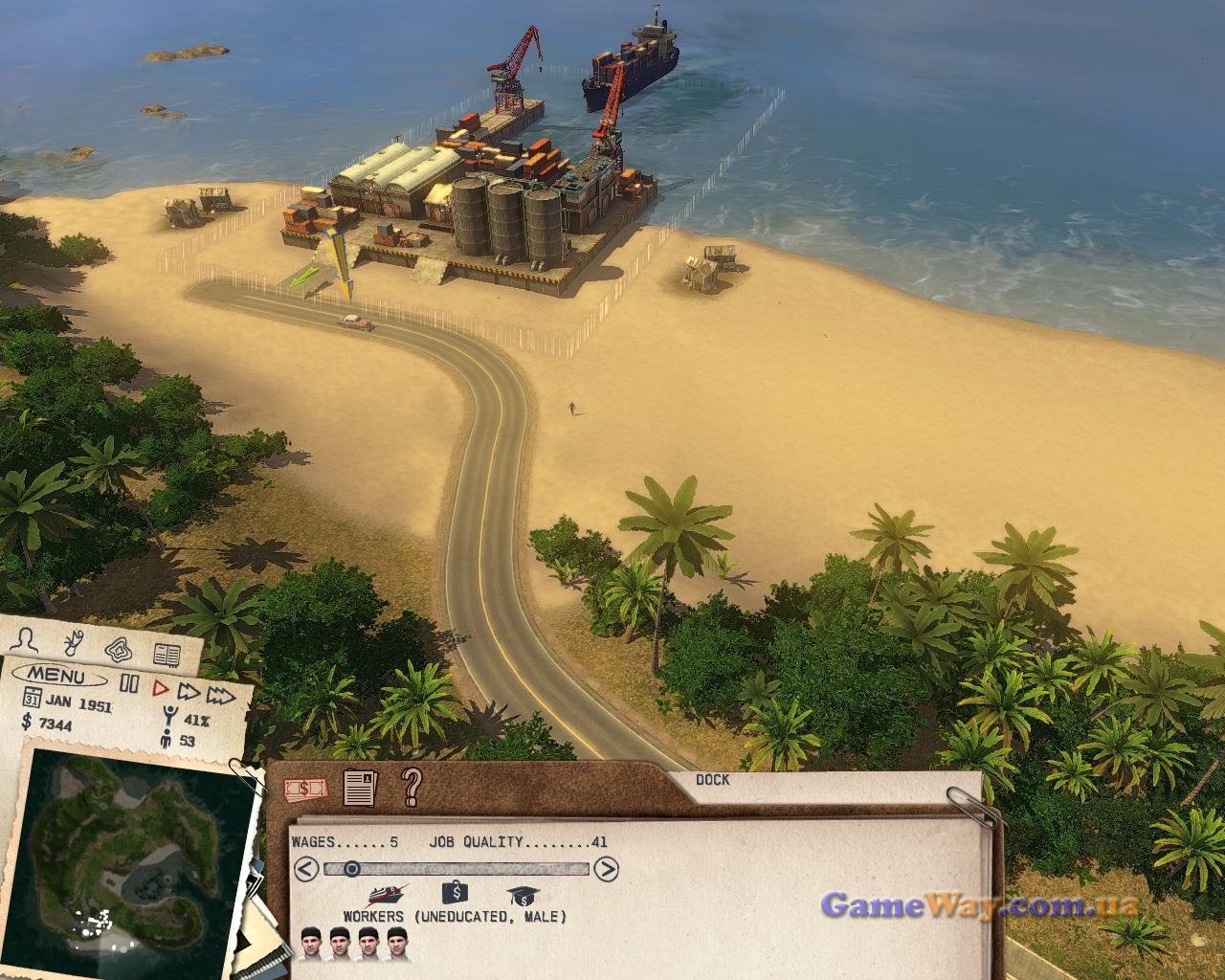This screenshot has height=980, width=1225.
Task: Switch to fast-forward speed
Action: coord(189,690)
